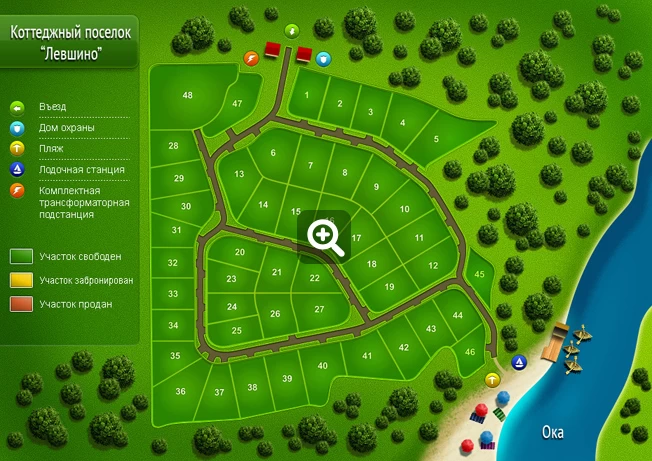The image size is (652, 461).
Task: Click the blue guard house marker on the map
Action: [x=323, y=59]
